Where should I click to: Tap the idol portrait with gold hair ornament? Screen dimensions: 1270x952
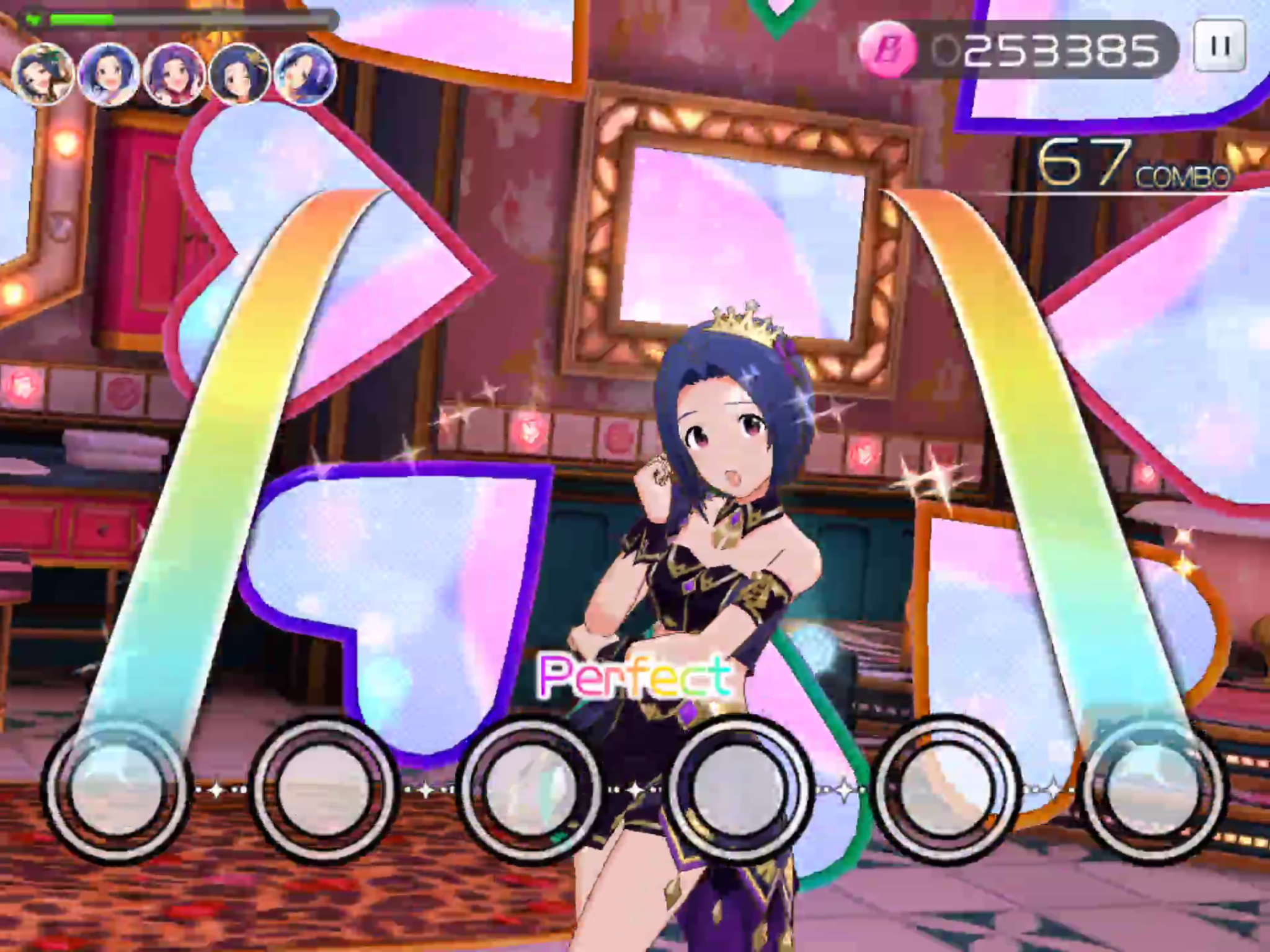[x=240, y=74]
